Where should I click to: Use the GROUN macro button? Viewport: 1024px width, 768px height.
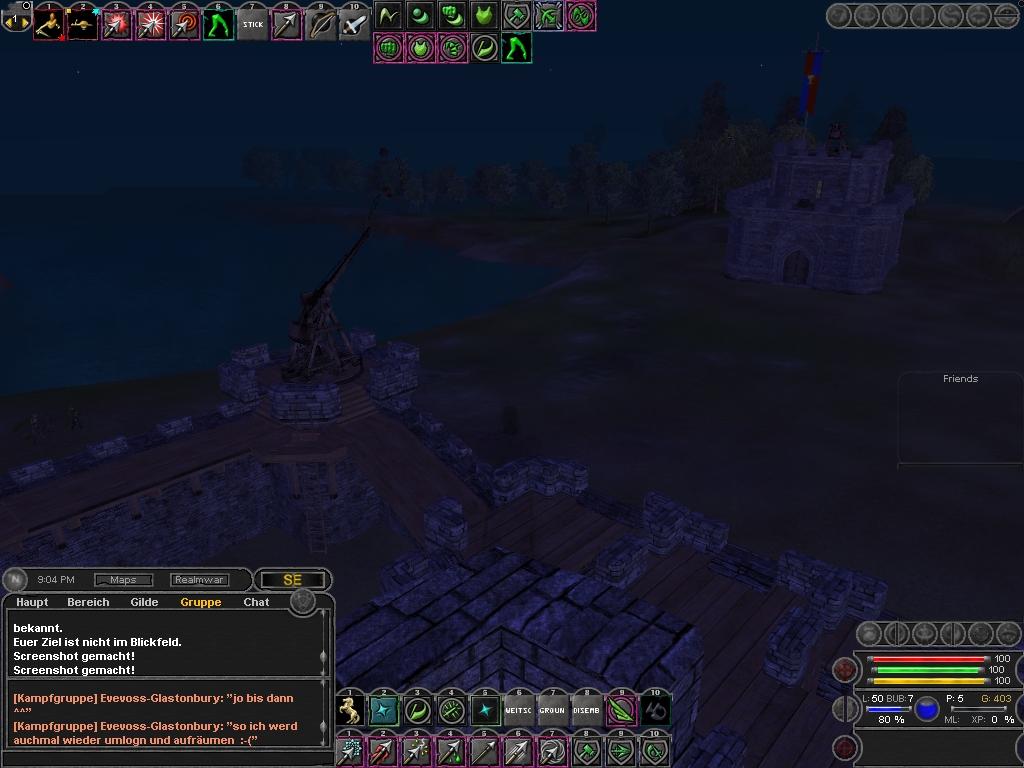[x=553, y=710]
